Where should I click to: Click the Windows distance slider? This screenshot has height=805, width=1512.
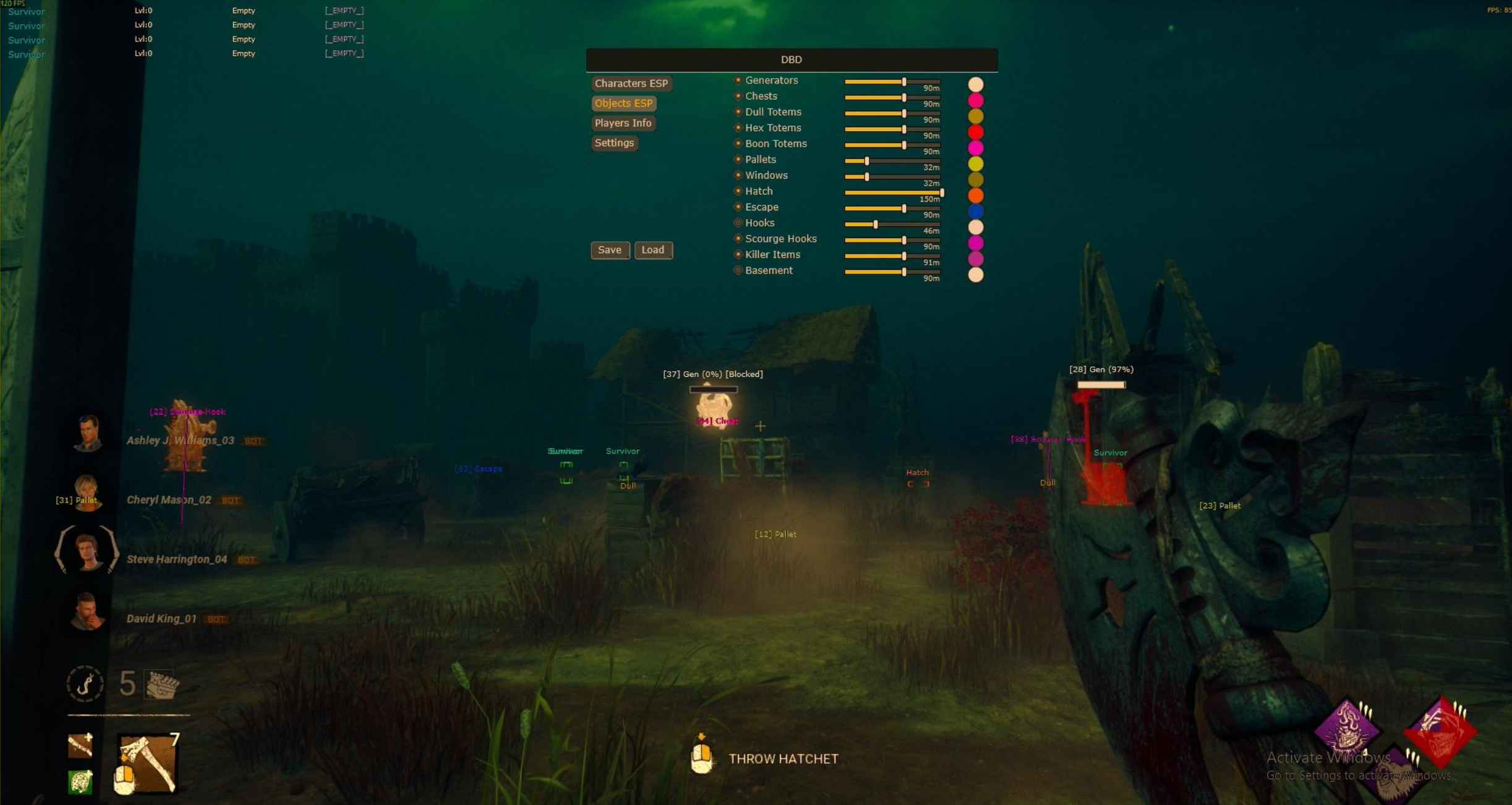[x=892, y=177]
